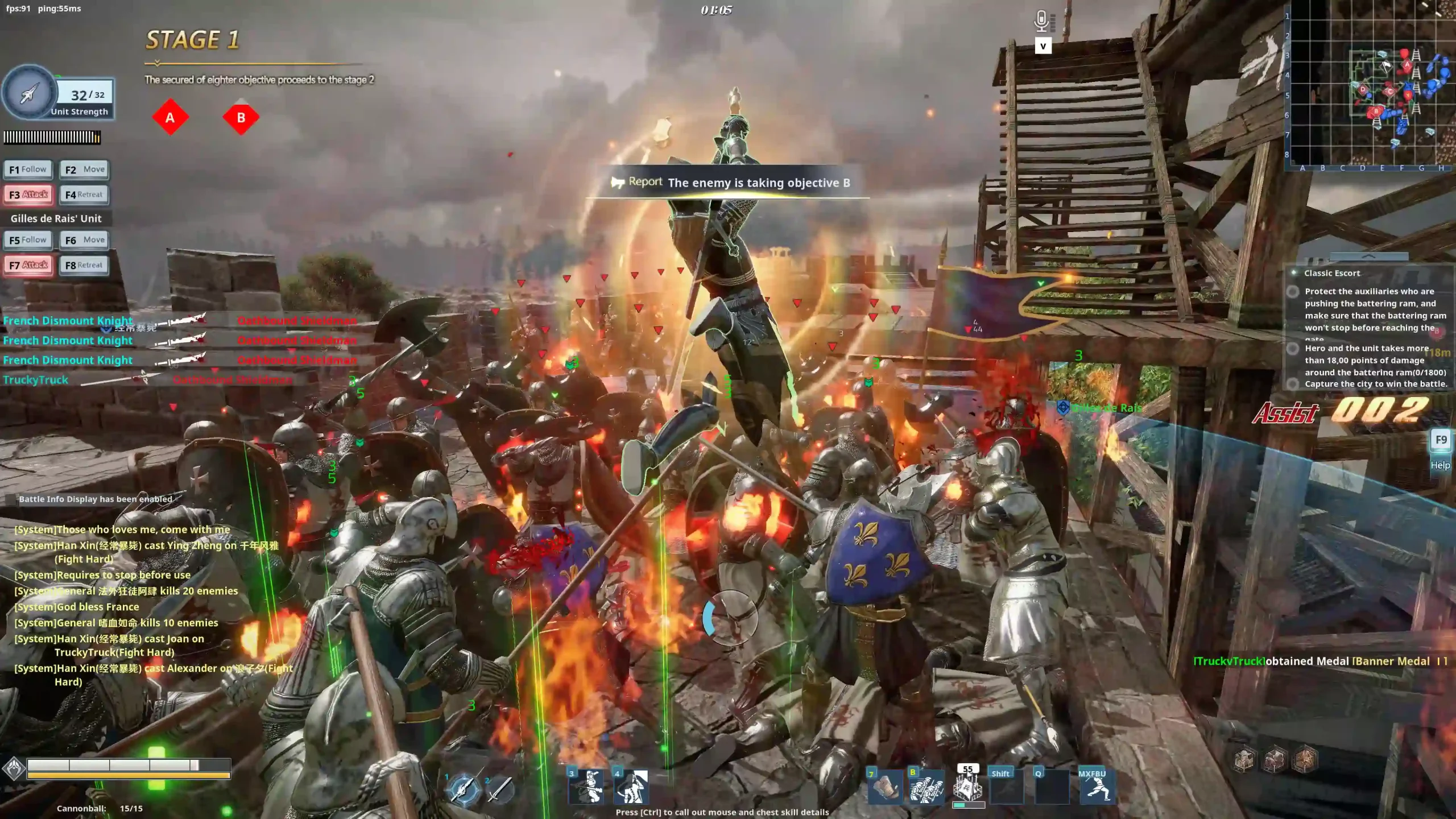Viewport: 1456px width, 819px height.
Task: Use the scroll item in slot 7
Action: point(885,788)
